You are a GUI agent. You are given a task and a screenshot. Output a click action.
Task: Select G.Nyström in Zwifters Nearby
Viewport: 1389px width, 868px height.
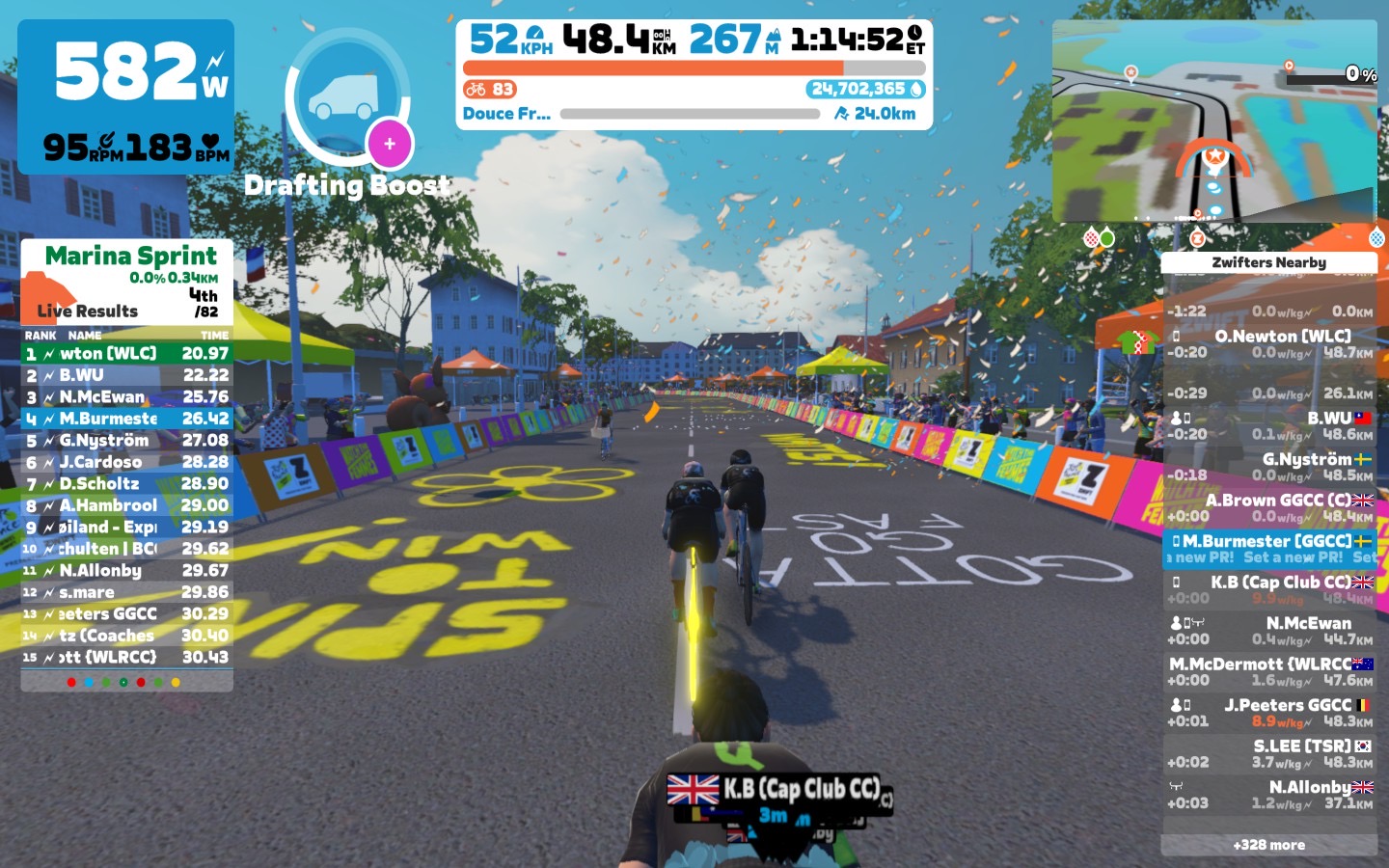pyautogui.click(x=1269, y=467)
